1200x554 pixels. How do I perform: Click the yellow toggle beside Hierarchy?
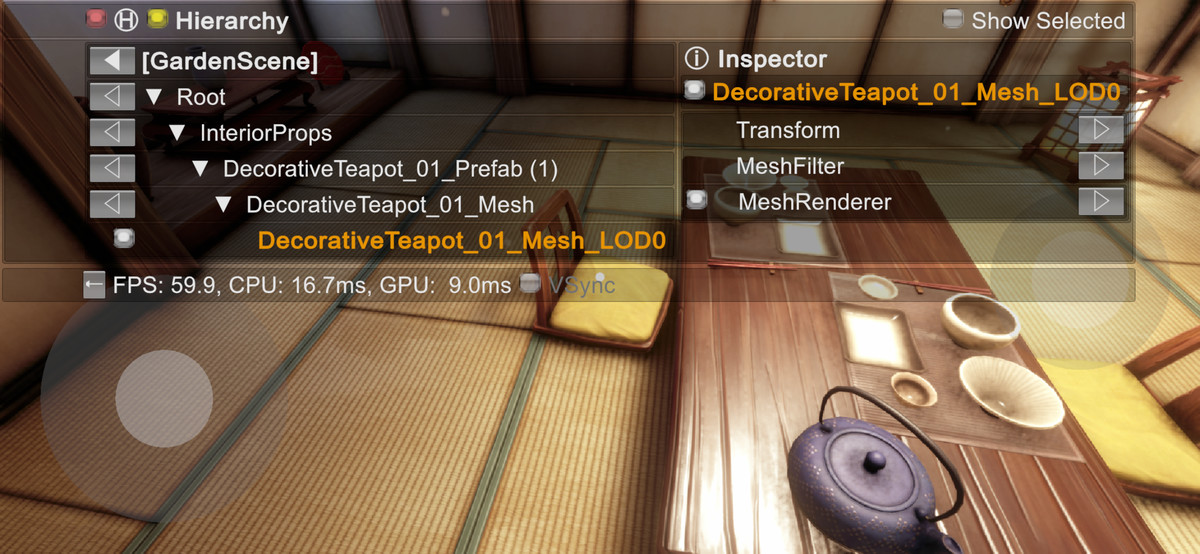(156, 19)
